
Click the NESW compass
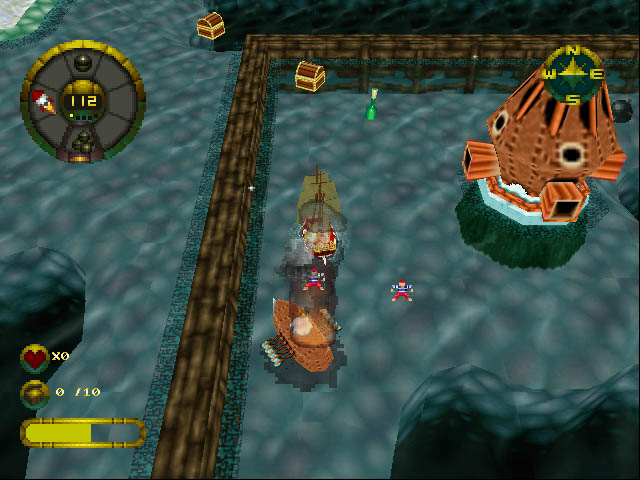coord(573,74)
